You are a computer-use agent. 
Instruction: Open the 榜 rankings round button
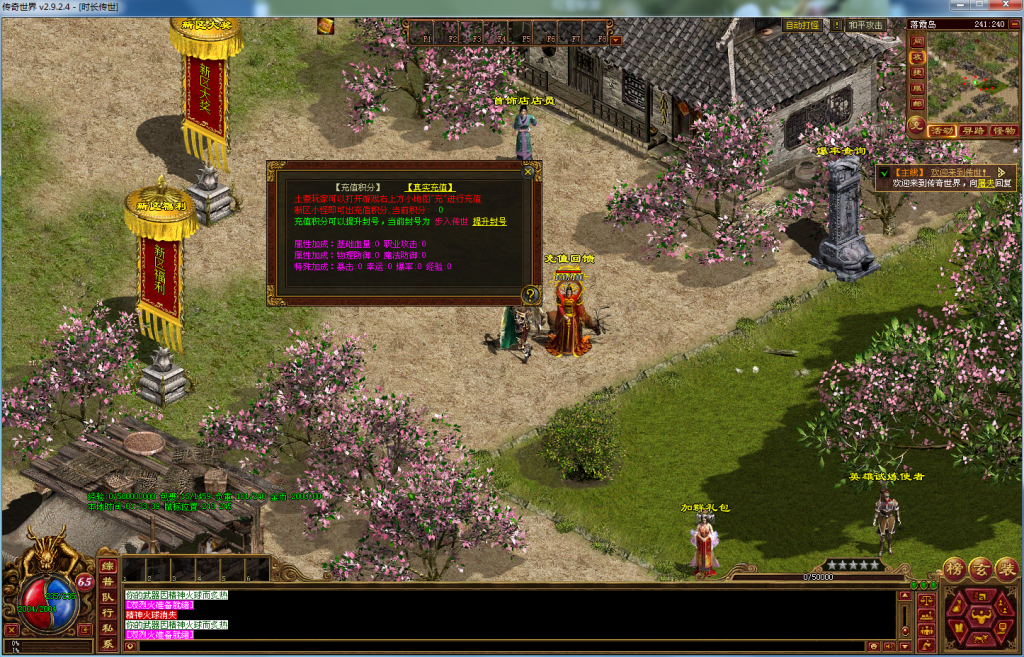pyautogui.click(x=955, y=567)
